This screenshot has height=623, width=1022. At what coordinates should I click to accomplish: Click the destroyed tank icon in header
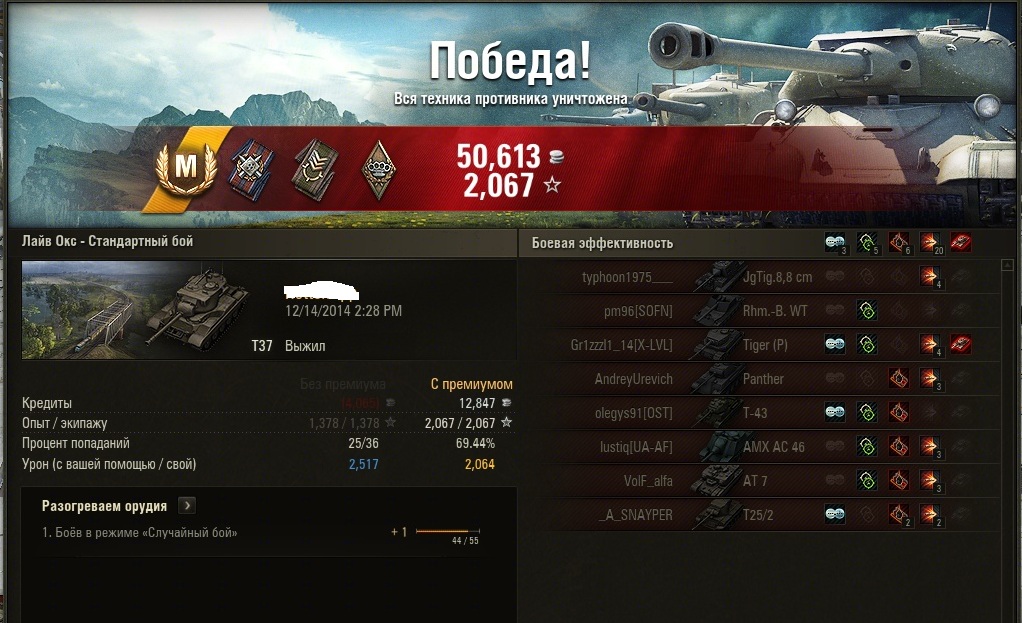tap(961, 242)
